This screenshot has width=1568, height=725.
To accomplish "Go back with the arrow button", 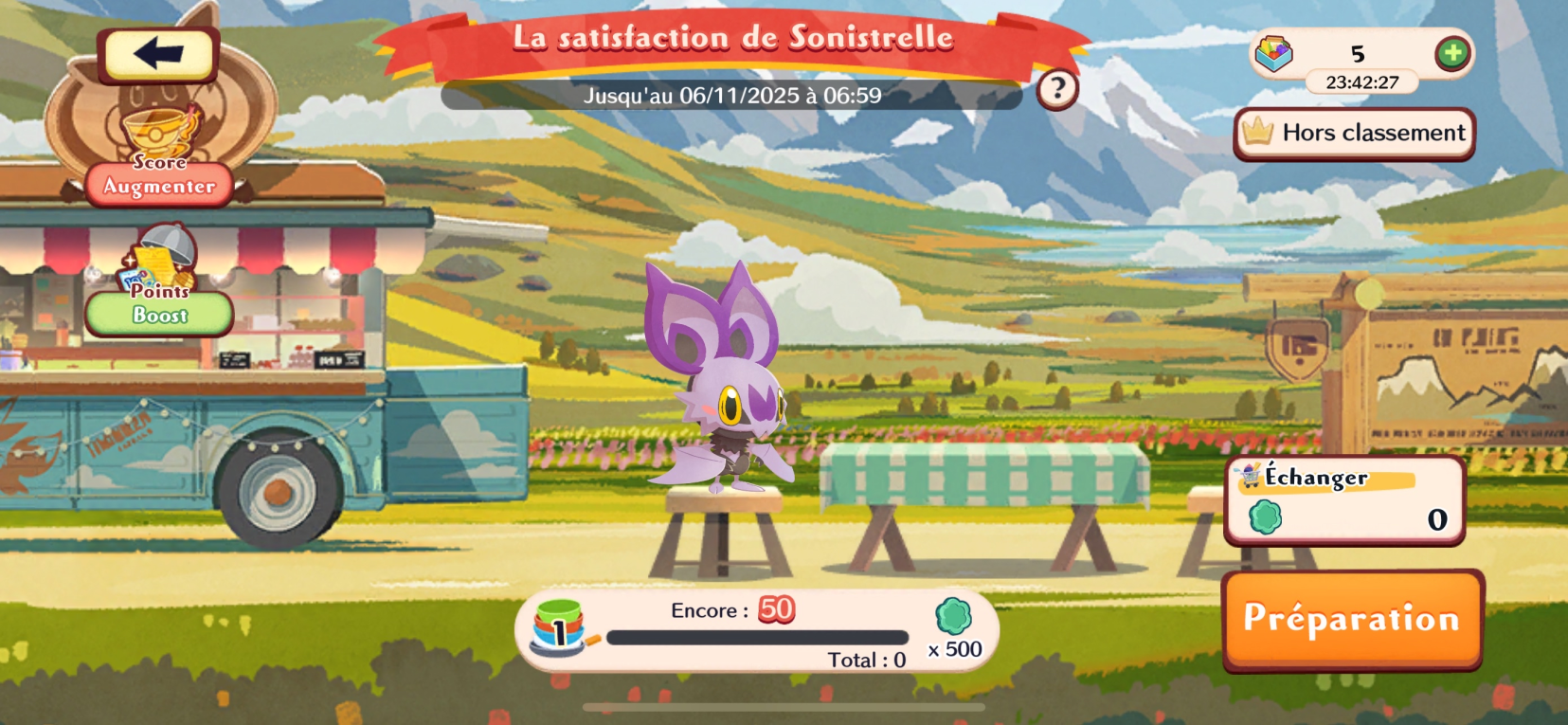I will tap(158, 54).
